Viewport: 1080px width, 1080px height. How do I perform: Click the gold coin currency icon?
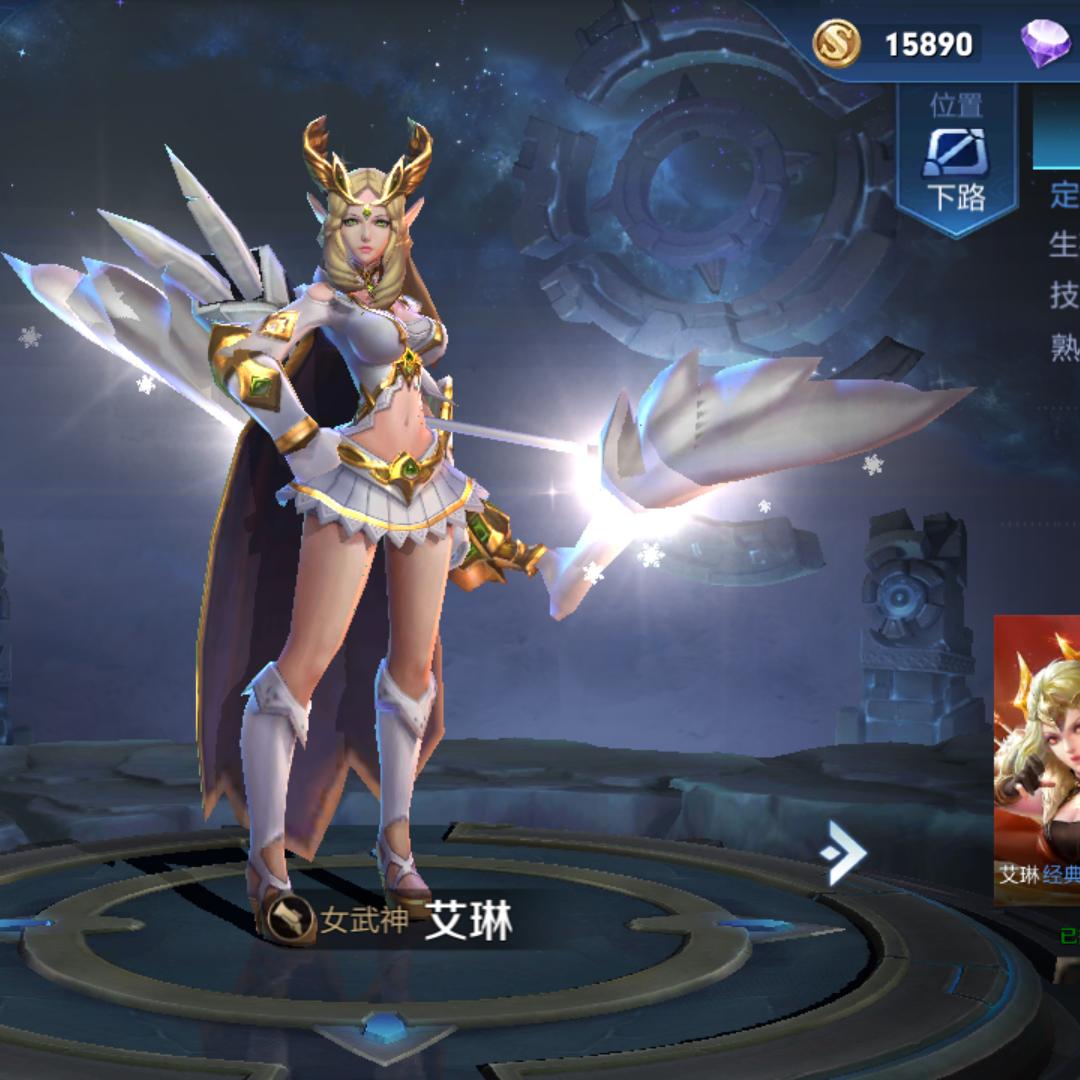tap(836, 44)
